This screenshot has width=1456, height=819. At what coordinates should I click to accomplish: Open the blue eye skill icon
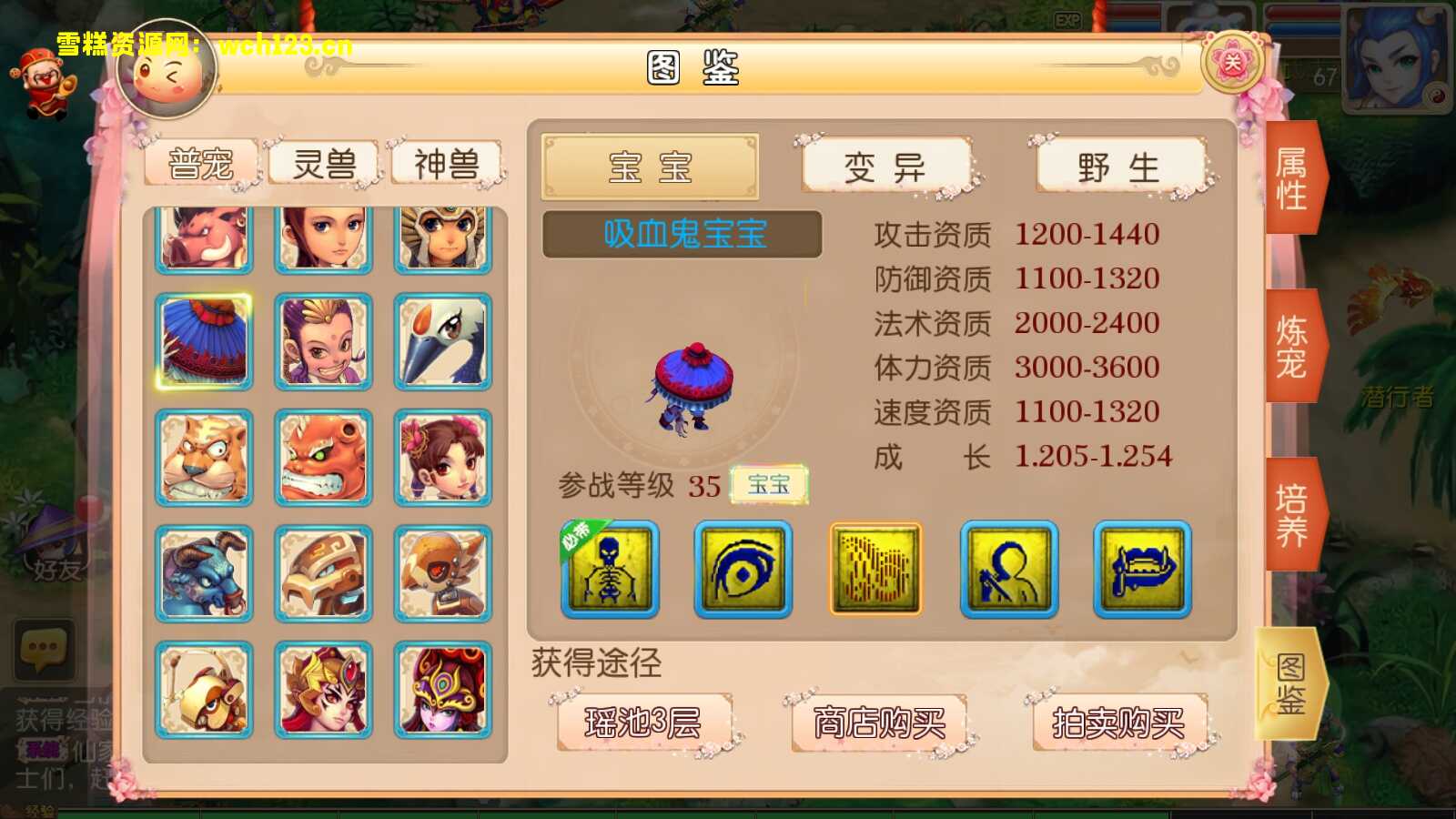[x=742, y=569]
